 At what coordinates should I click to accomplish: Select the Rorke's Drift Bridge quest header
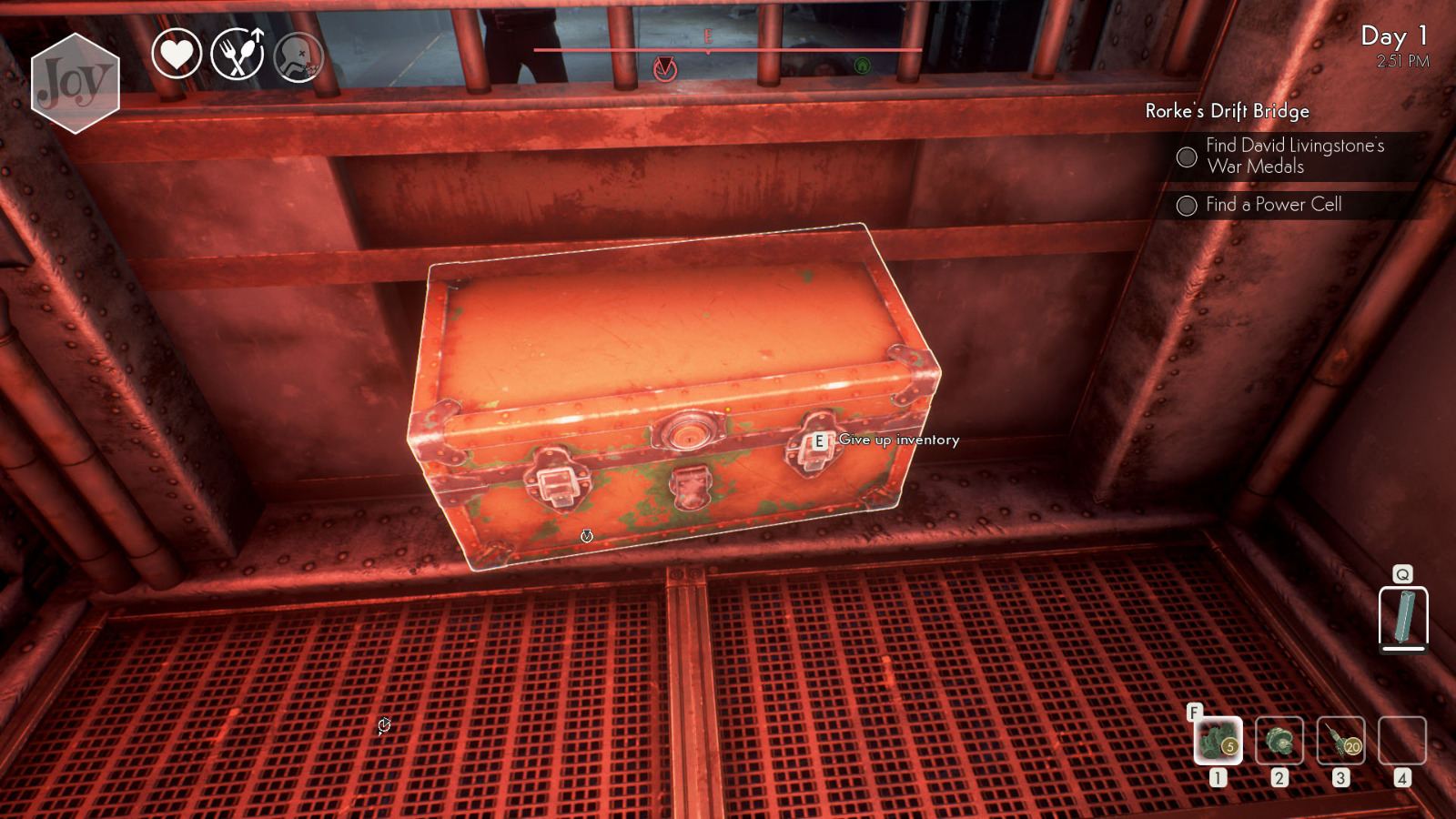click(1227, 112)
